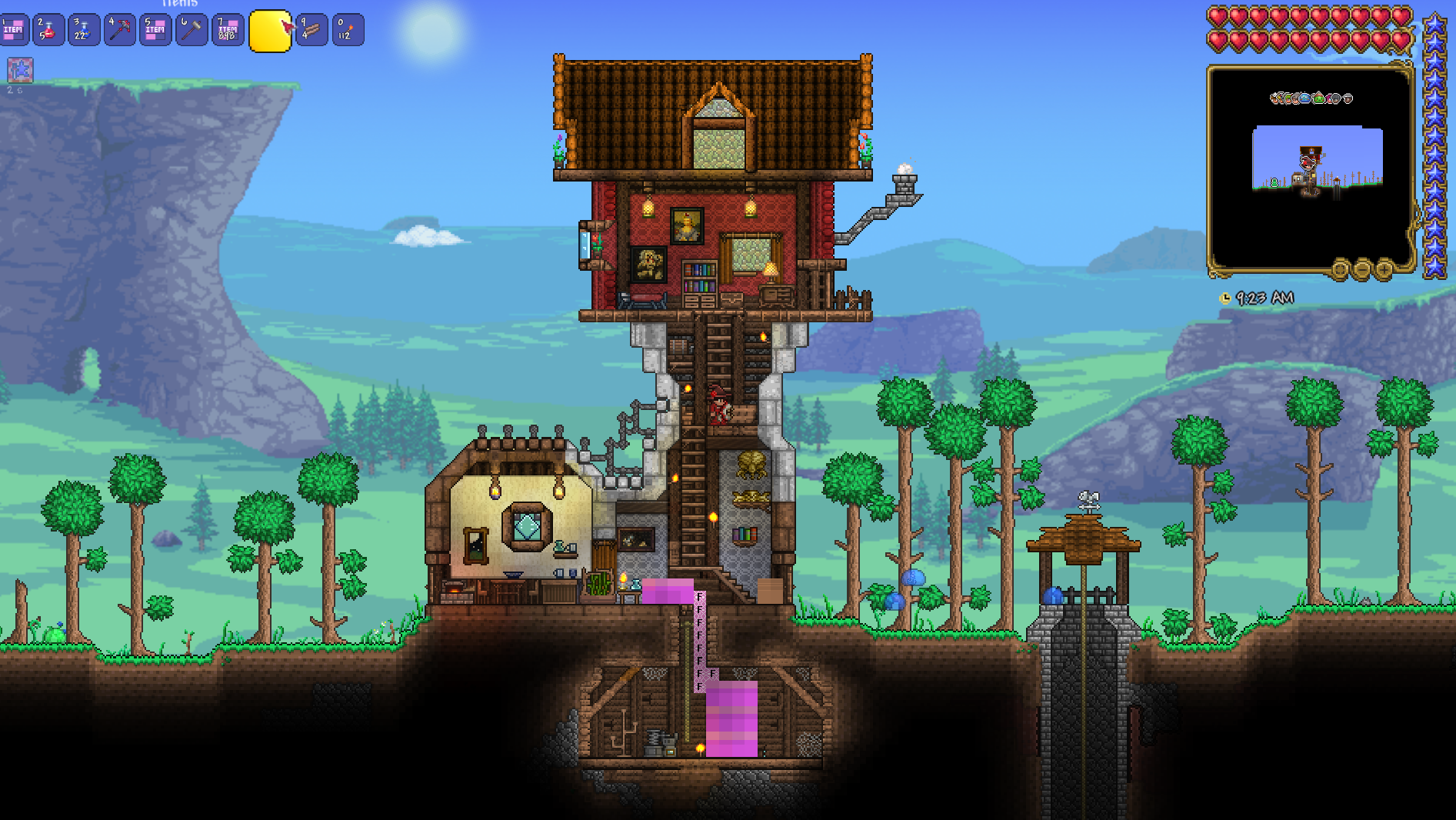Select the placeholder item in slot 1

(x=14, y=31)
